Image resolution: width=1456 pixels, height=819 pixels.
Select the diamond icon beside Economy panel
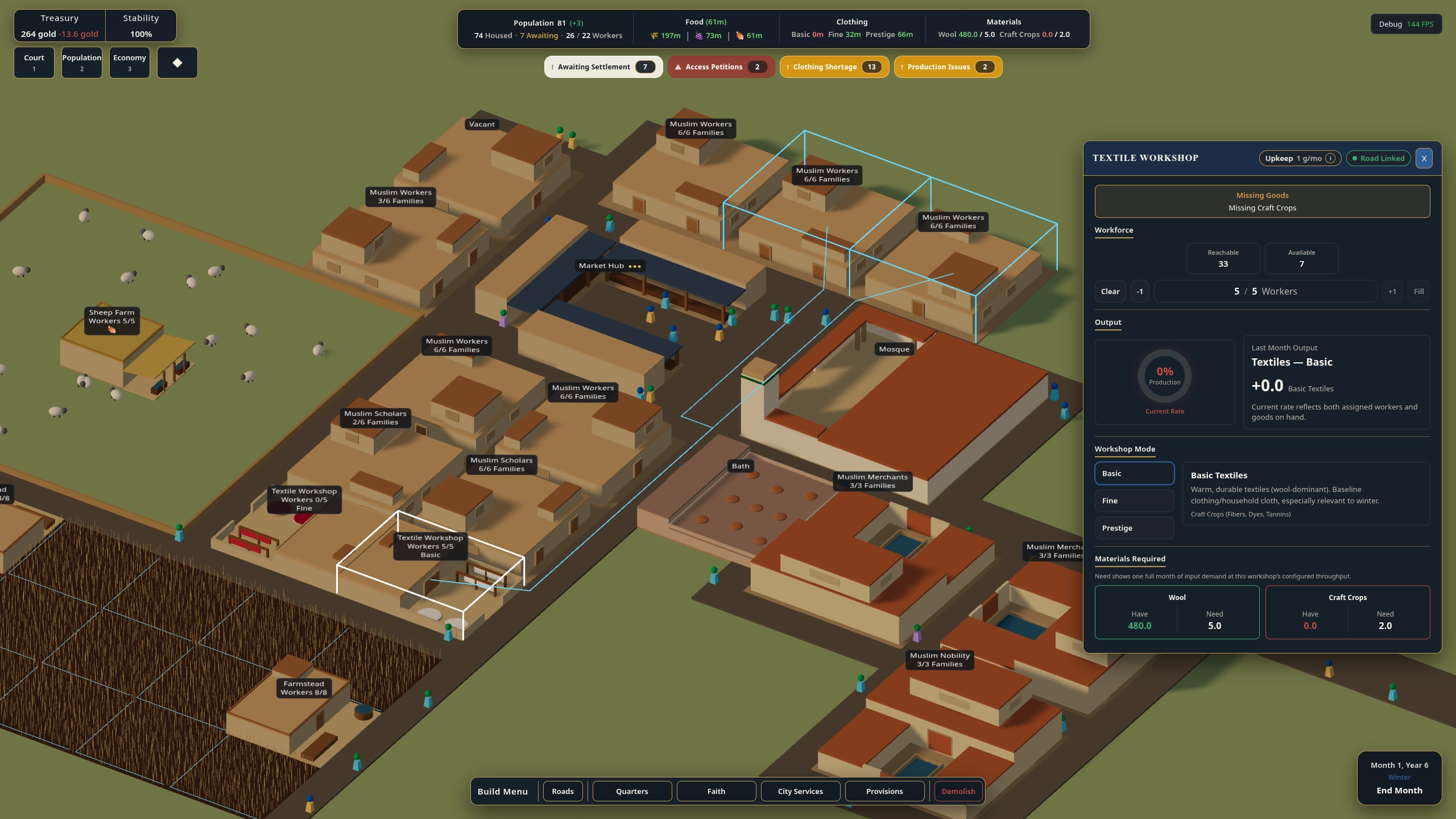pyautogui.click(x=177, y=63)
